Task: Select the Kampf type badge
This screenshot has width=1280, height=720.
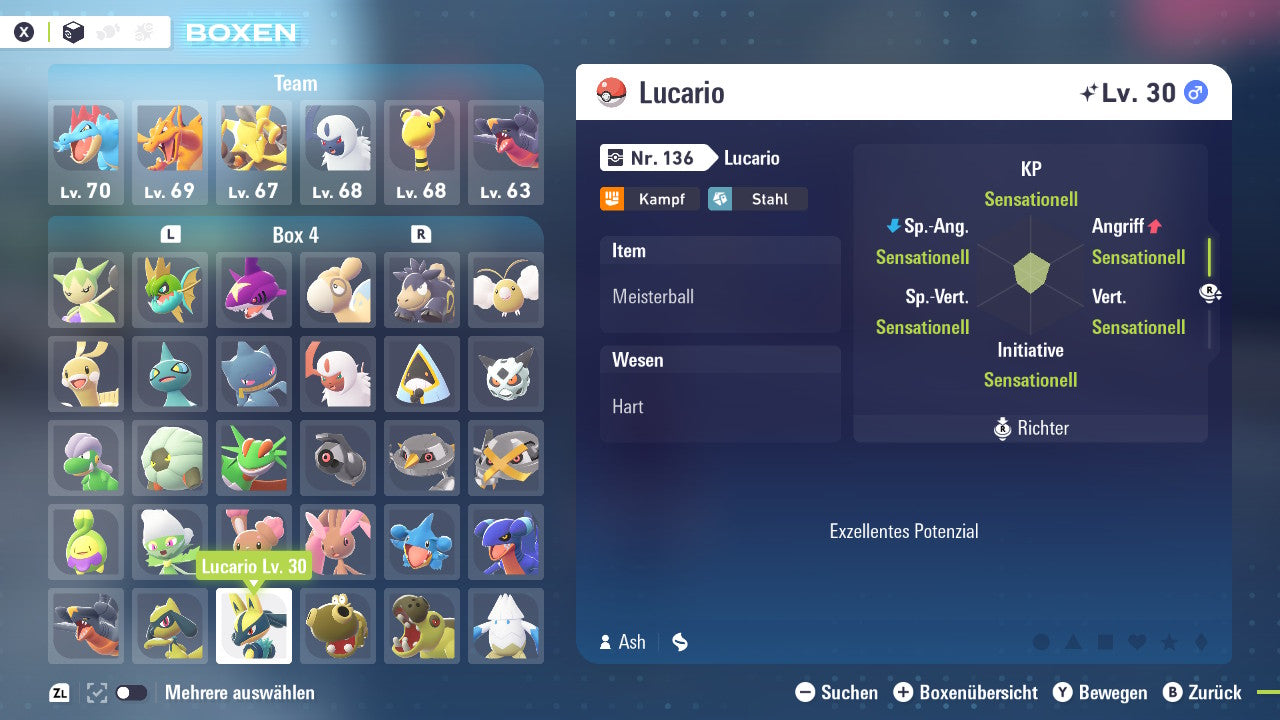Action: (x=649, y=199)
